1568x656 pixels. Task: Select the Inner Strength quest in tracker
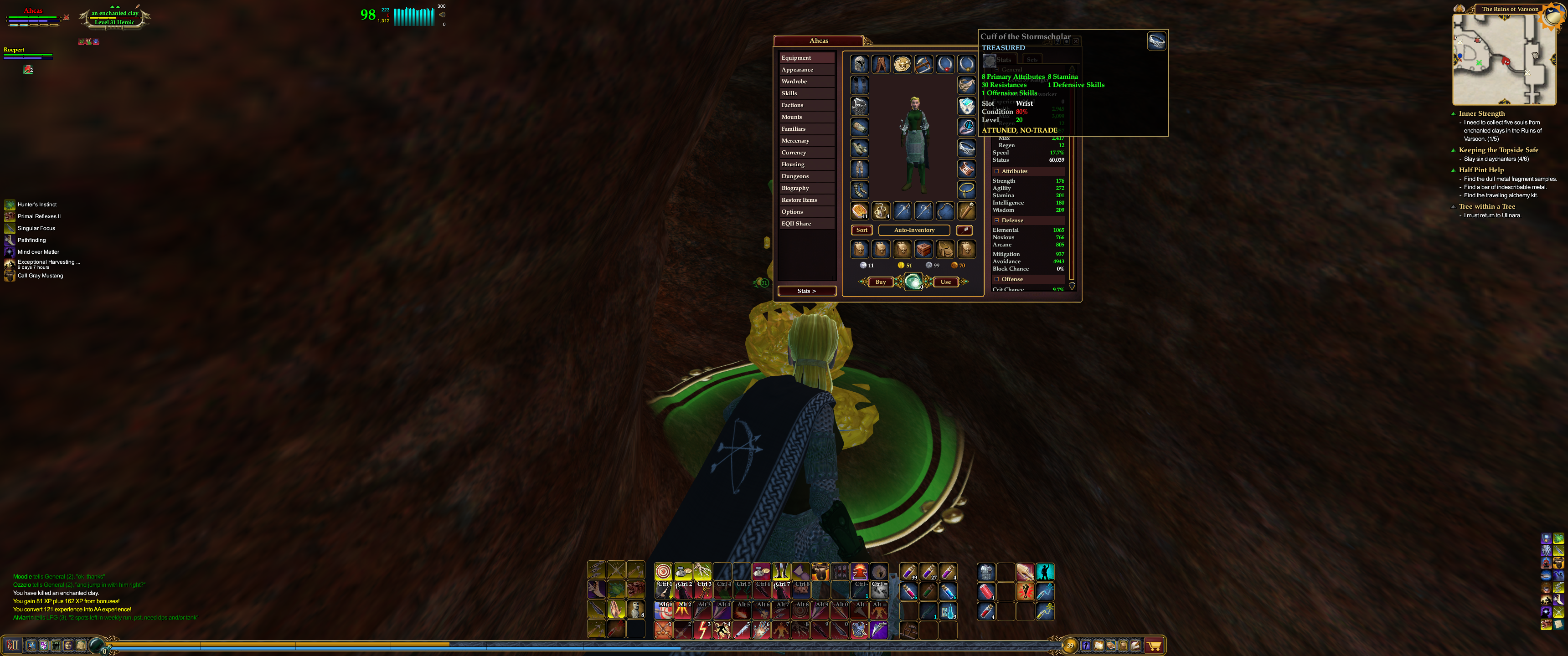point(1481,114)
